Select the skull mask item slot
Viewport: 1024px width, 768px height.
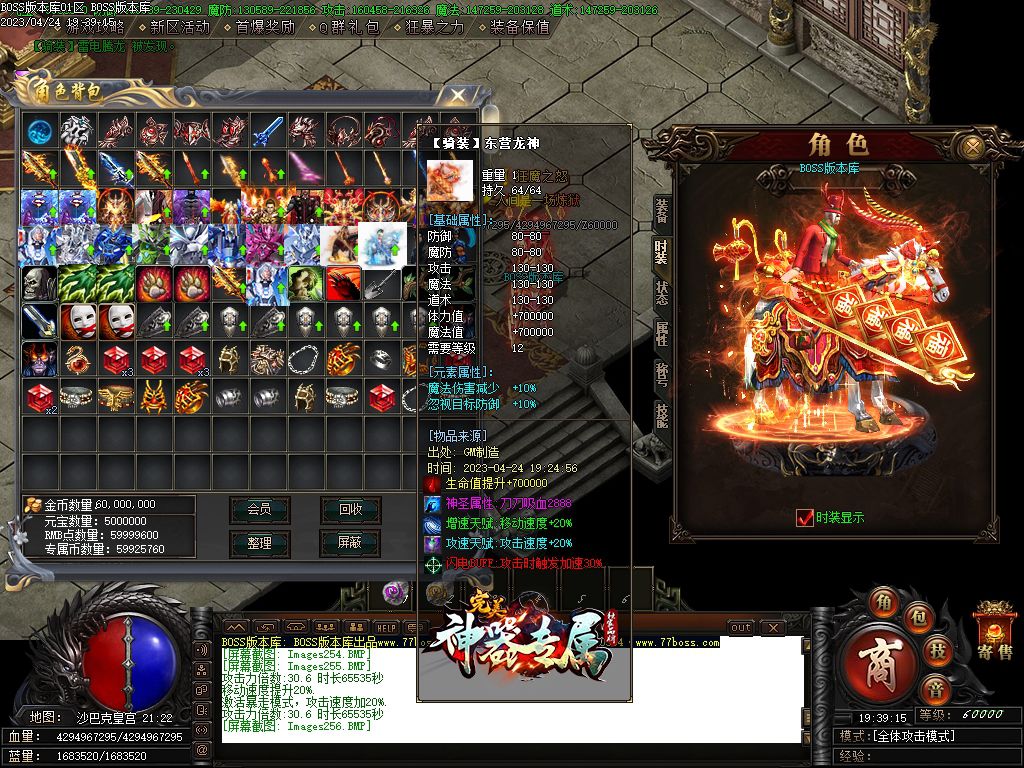point(40,283)
